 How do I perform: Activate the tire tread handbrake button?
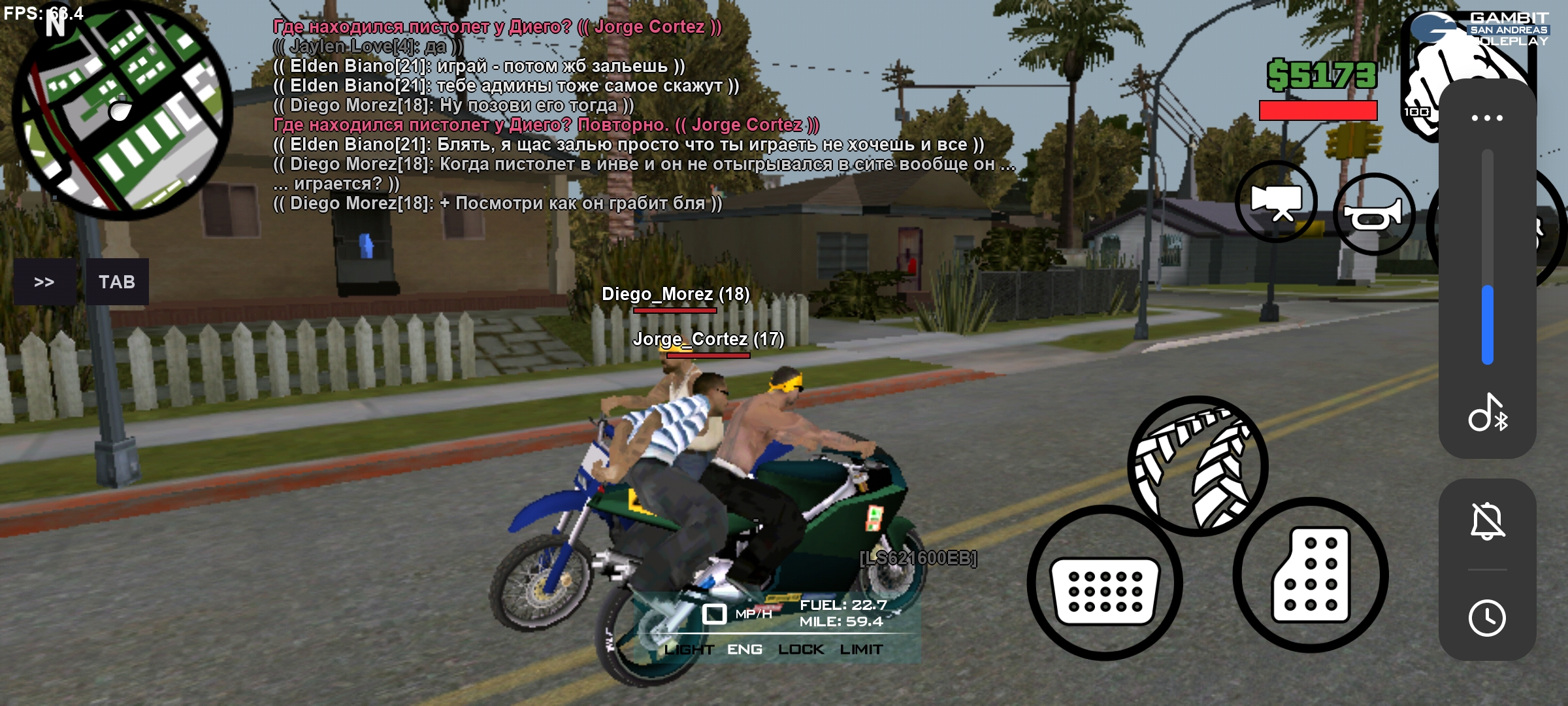tap(1198, 466)
